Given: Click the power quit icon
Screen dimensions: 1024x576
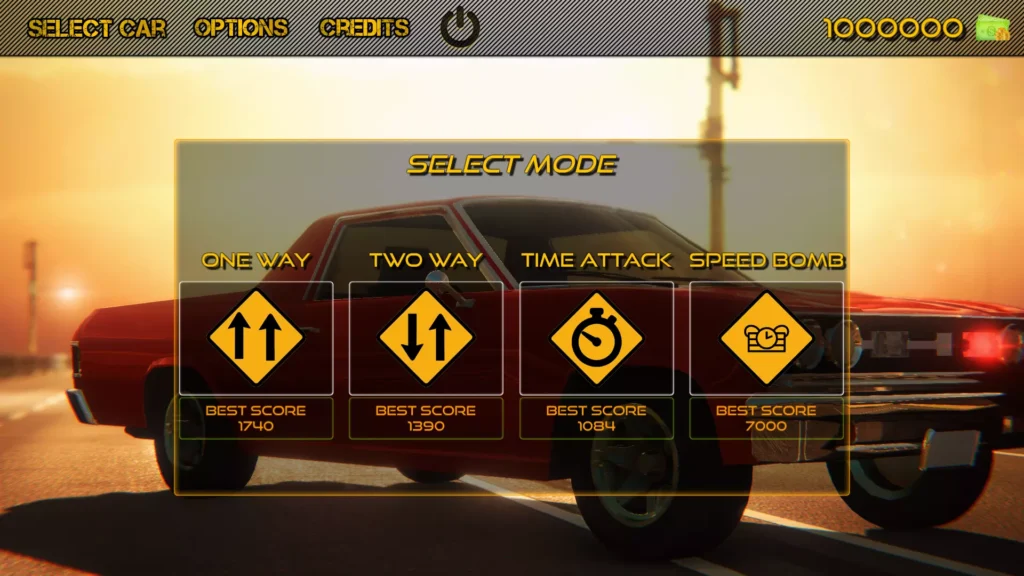Looking at the screenshot, I should click(x=460, y=28).
